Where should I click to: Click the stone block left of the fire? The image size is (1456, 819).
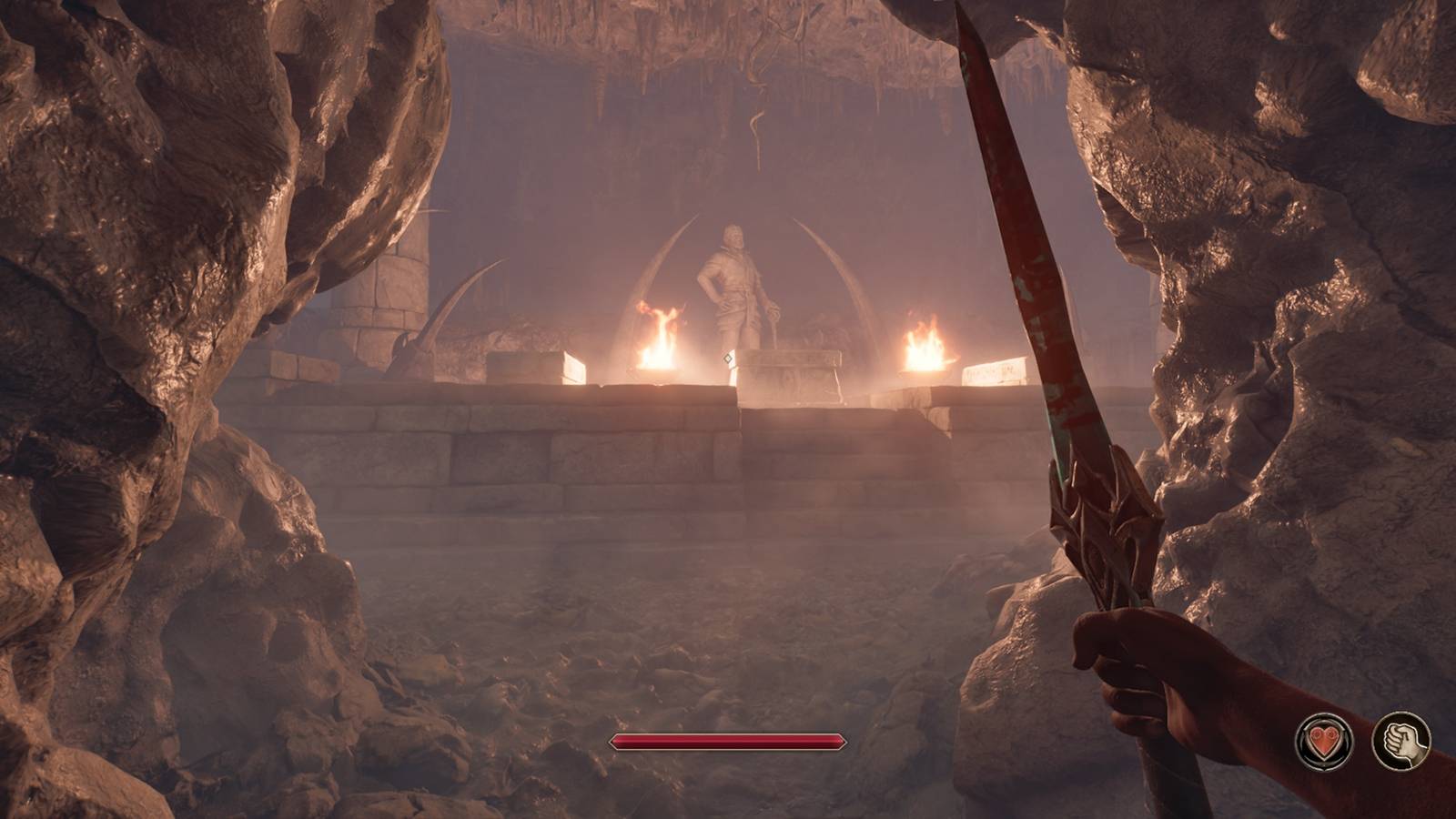click(x=537, y=366)
